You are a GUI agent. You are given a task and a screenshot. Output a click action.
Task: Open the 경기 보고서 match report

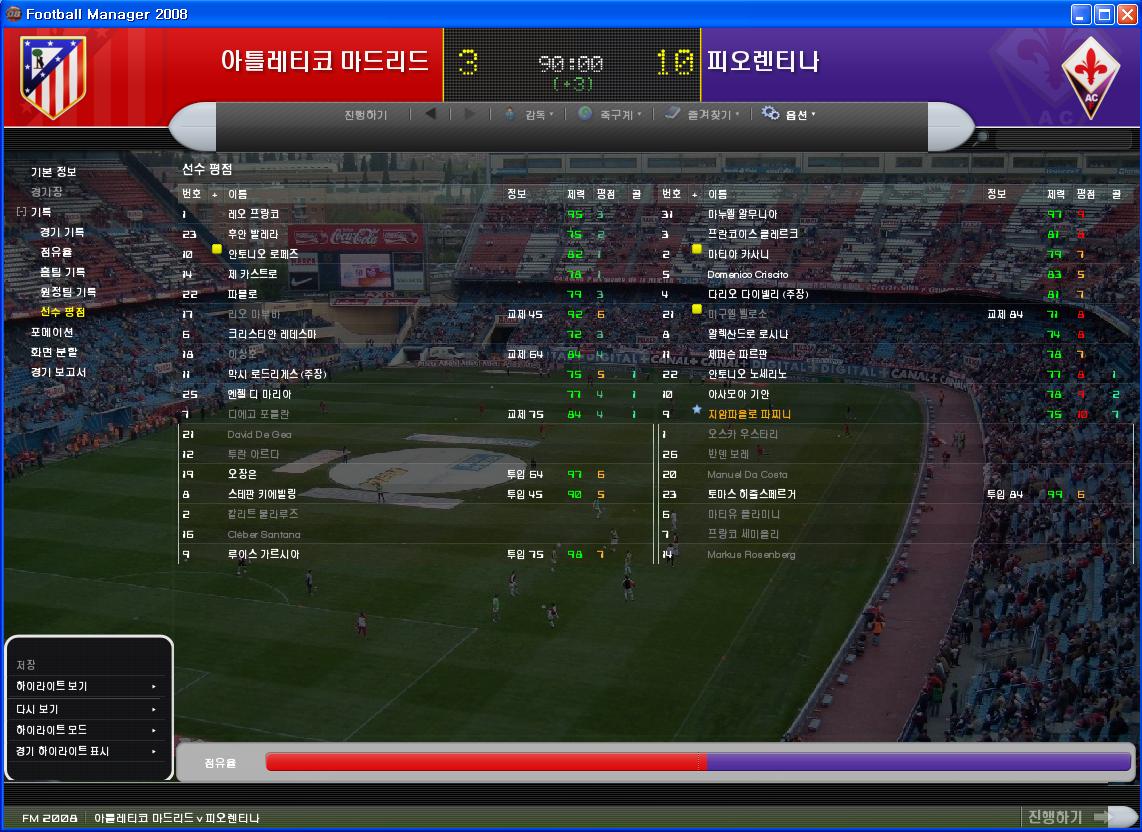(x=58, y=372)
